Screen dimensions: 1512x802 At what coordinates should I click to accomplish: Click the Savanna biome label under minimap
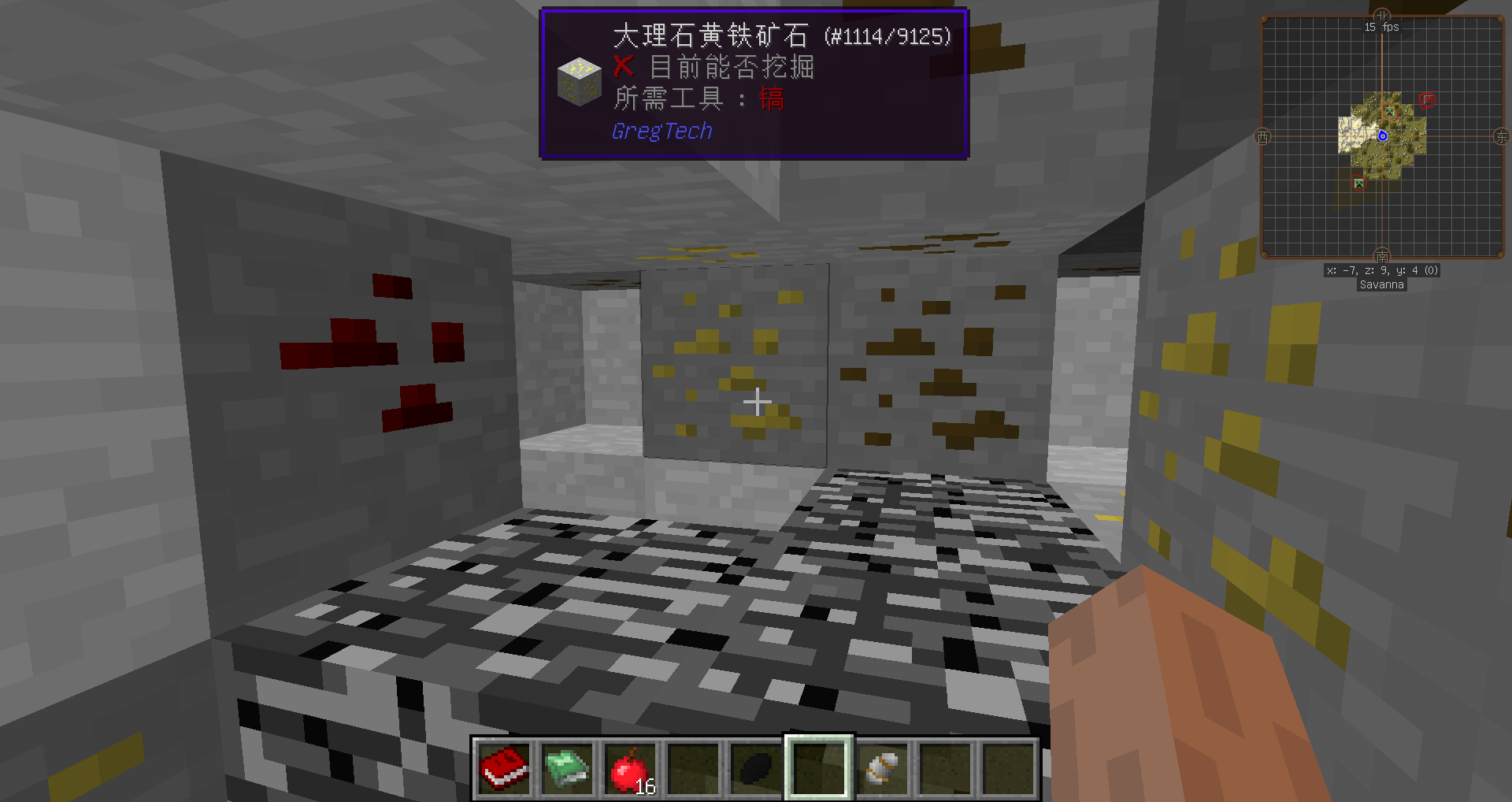pos(1382,284)
